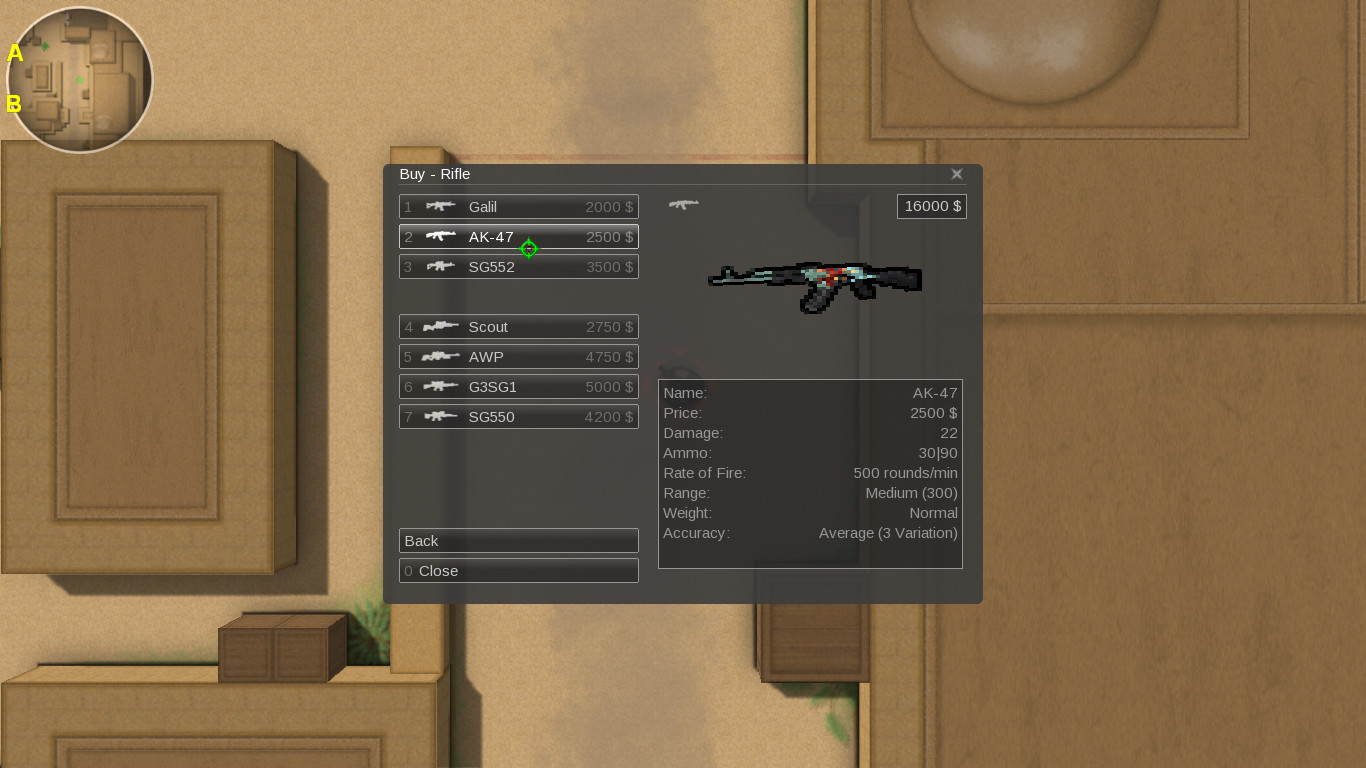The image size is (1366, 768).
Task: Choose the Scout entry in the list
Action: (518, 327)
